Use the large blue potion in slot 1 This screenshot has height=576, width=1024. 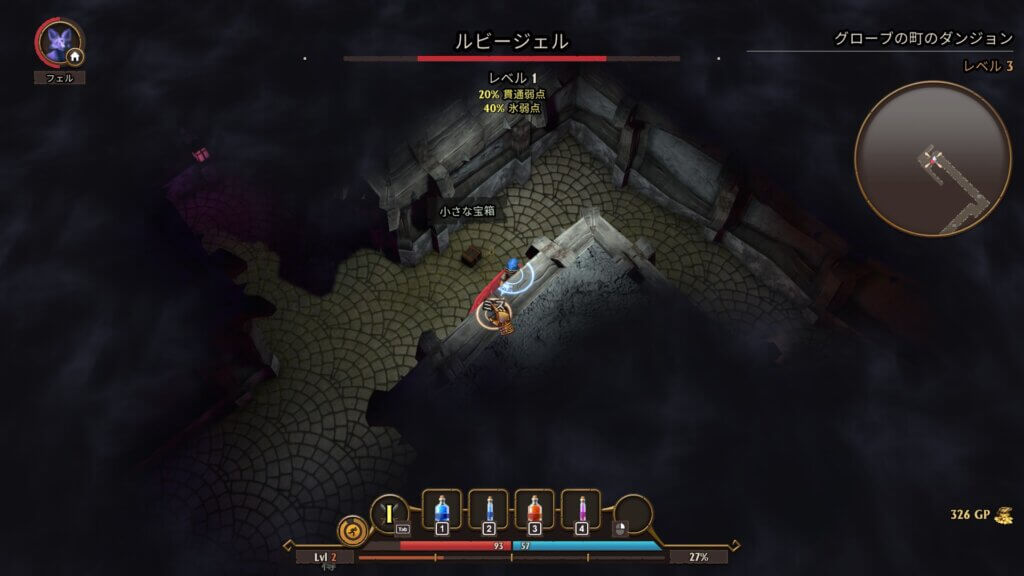pos(442,510)
